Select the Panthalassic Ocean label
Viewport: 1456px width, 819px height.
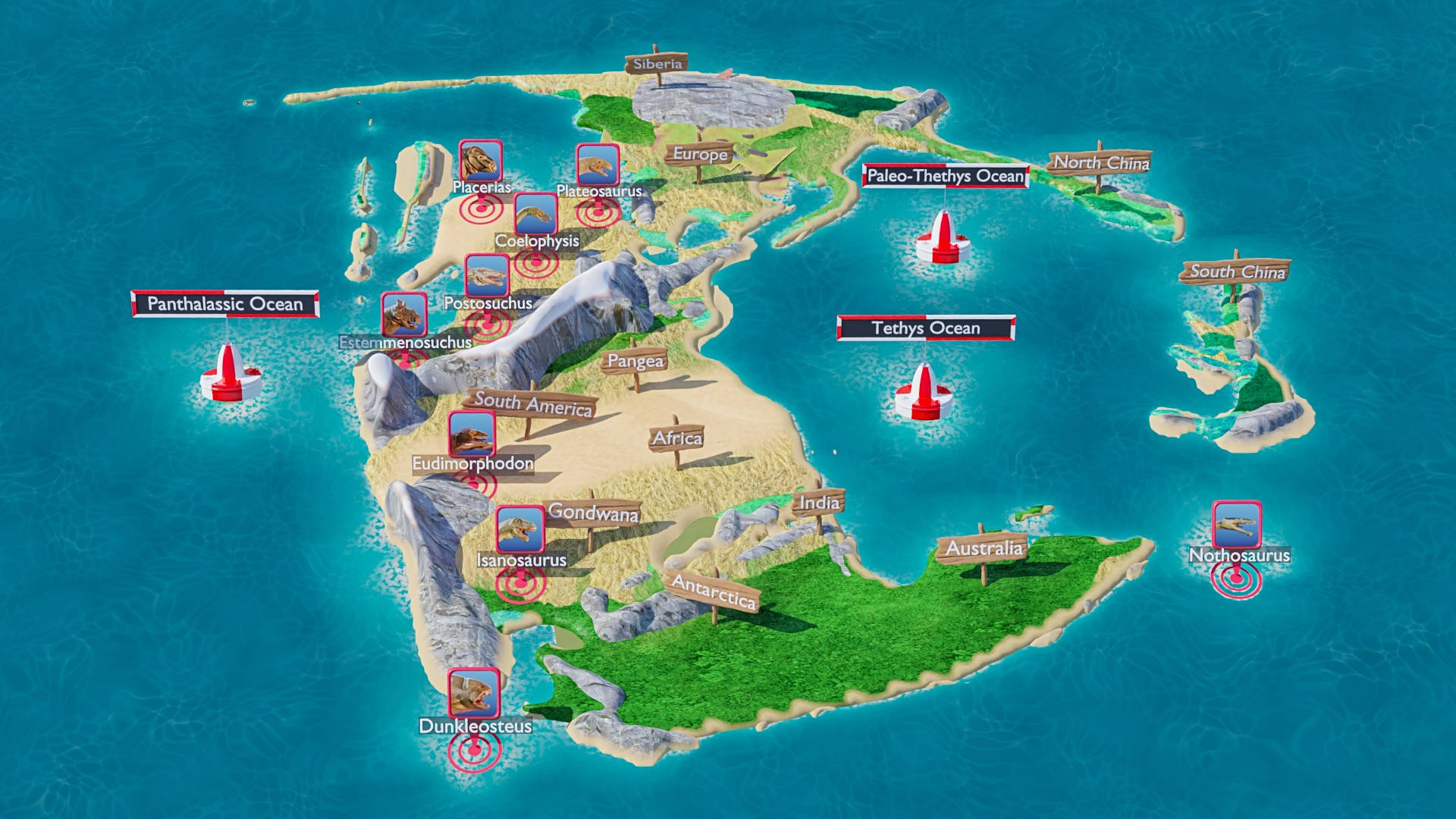click(x=225, y=304)
